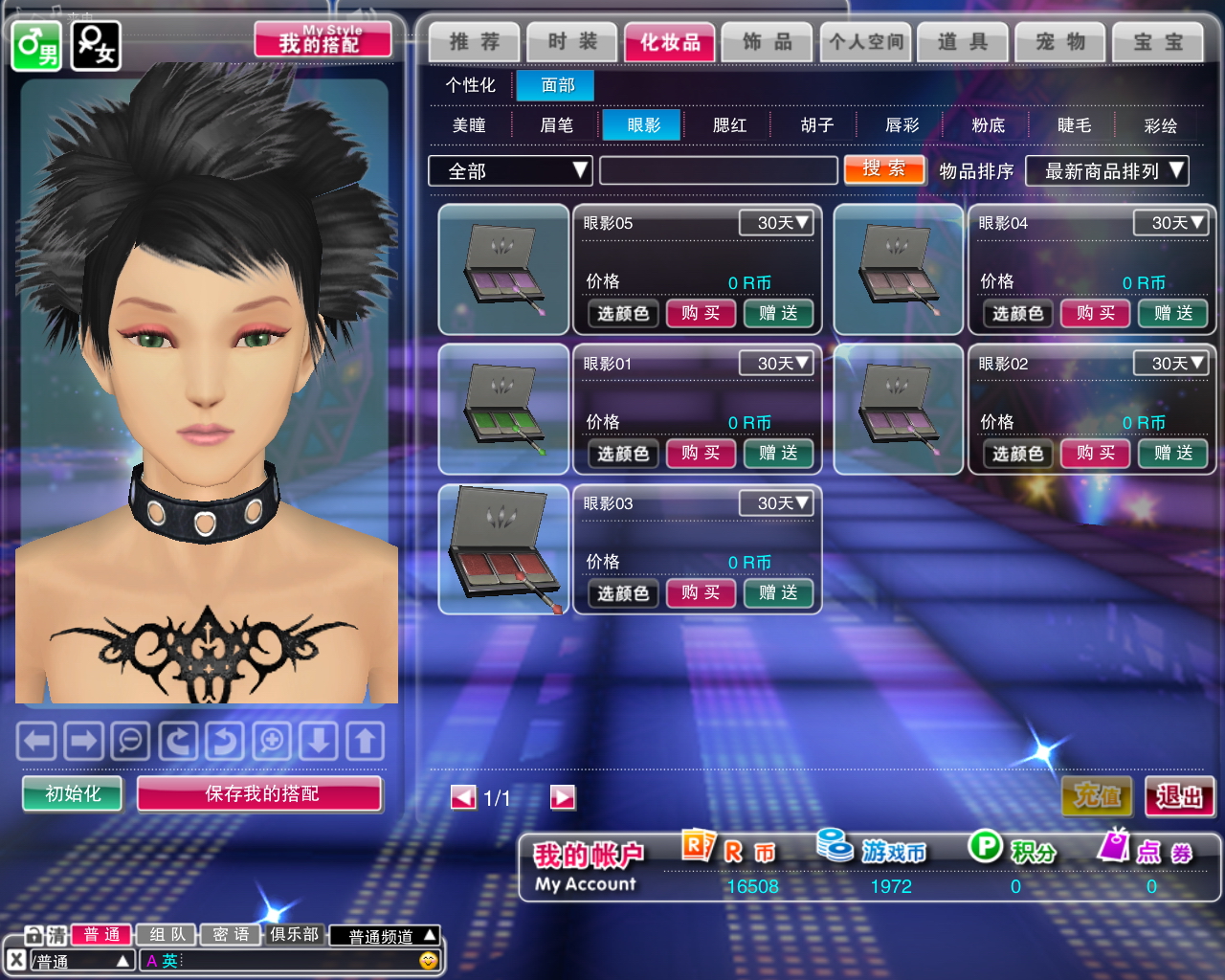Switch to the 时装 fashion tab
Screen dimensions: 1225x980
click(x=572, y=42)
